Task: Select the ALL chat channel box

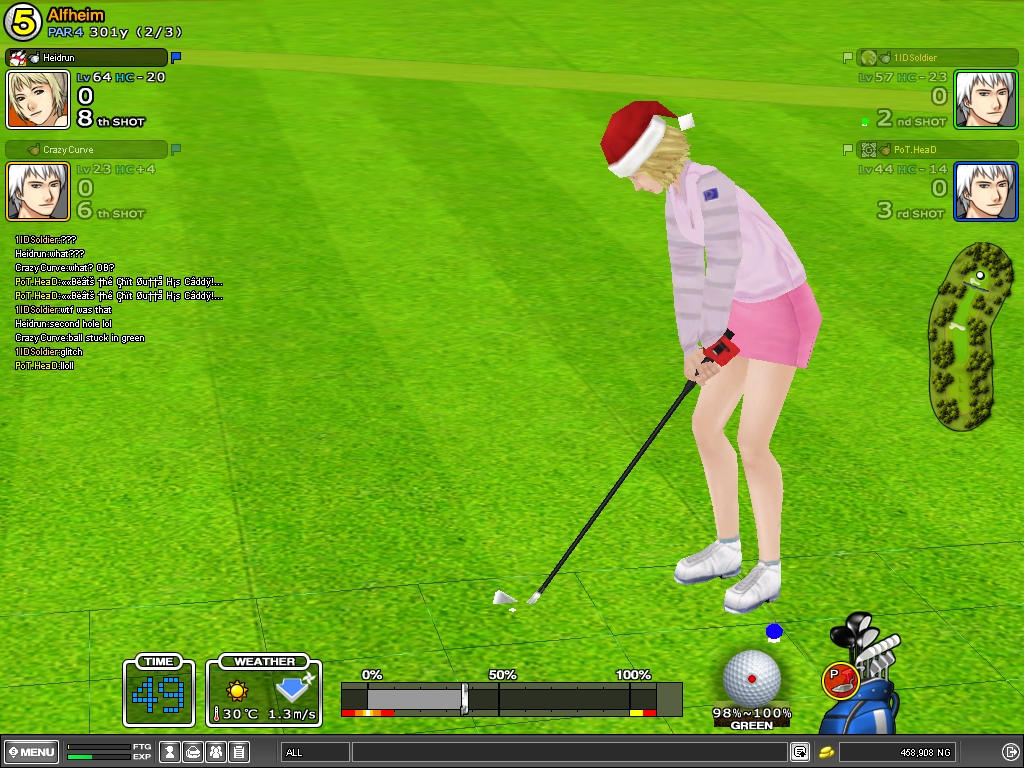Action: [315, 752]
